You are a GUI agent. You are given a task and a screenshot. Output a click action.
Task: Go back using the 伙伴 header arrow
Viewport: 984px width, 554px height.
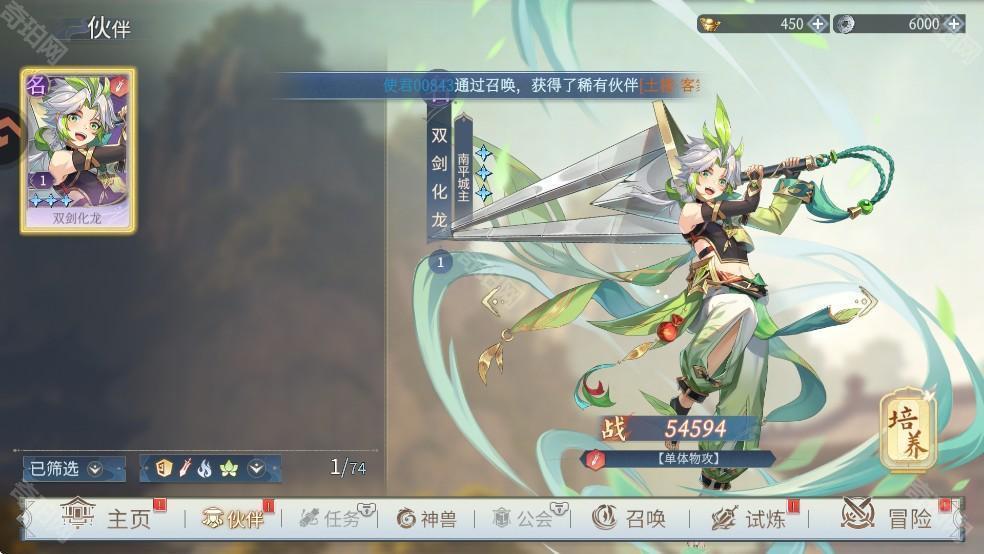point(70,28)
